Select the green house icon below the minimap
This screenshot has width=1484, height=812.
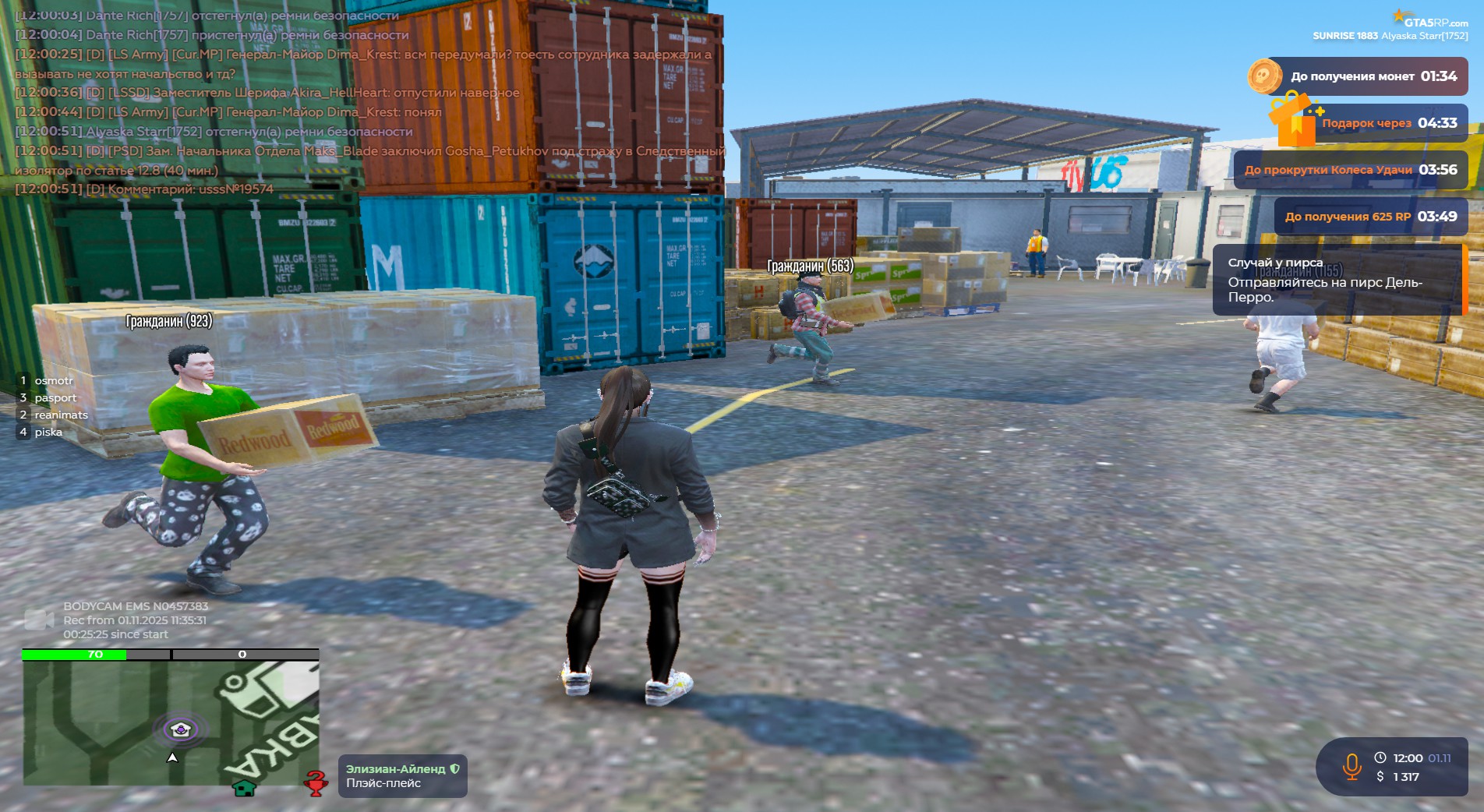[245, 788]
